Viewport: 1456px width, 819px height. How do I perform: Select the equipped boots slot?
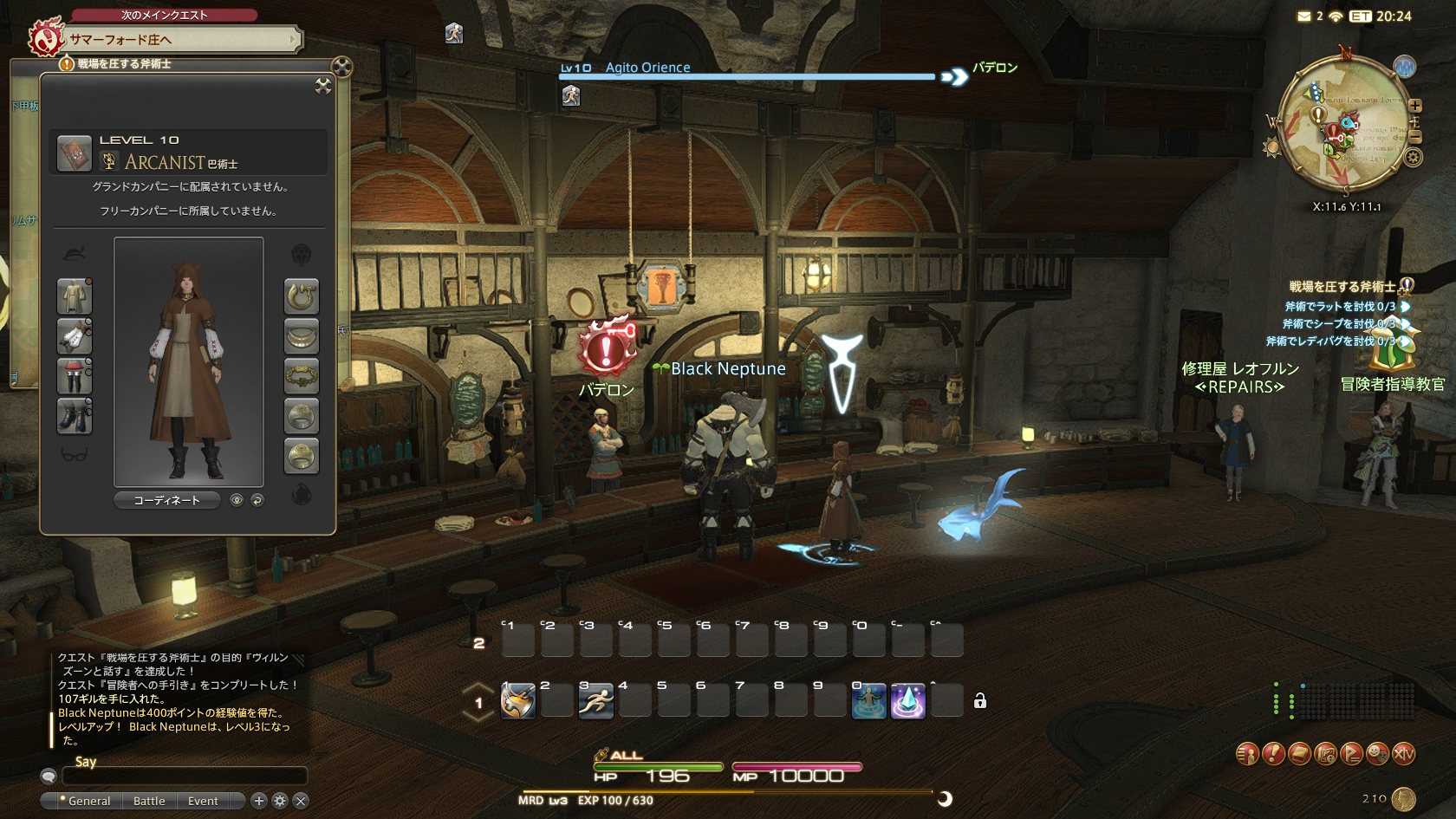pyautogui.click(x=75, y=416)
